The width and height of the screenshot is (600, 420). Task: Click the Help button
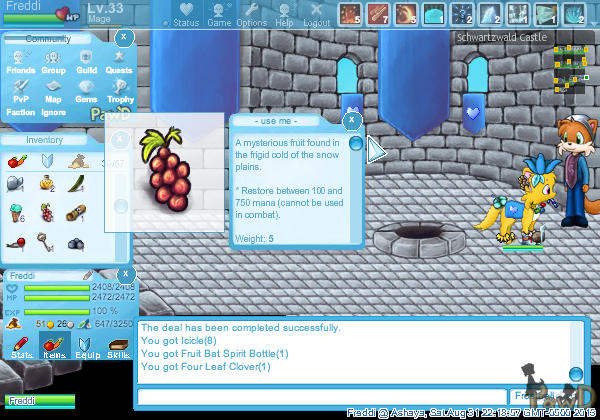285,14
